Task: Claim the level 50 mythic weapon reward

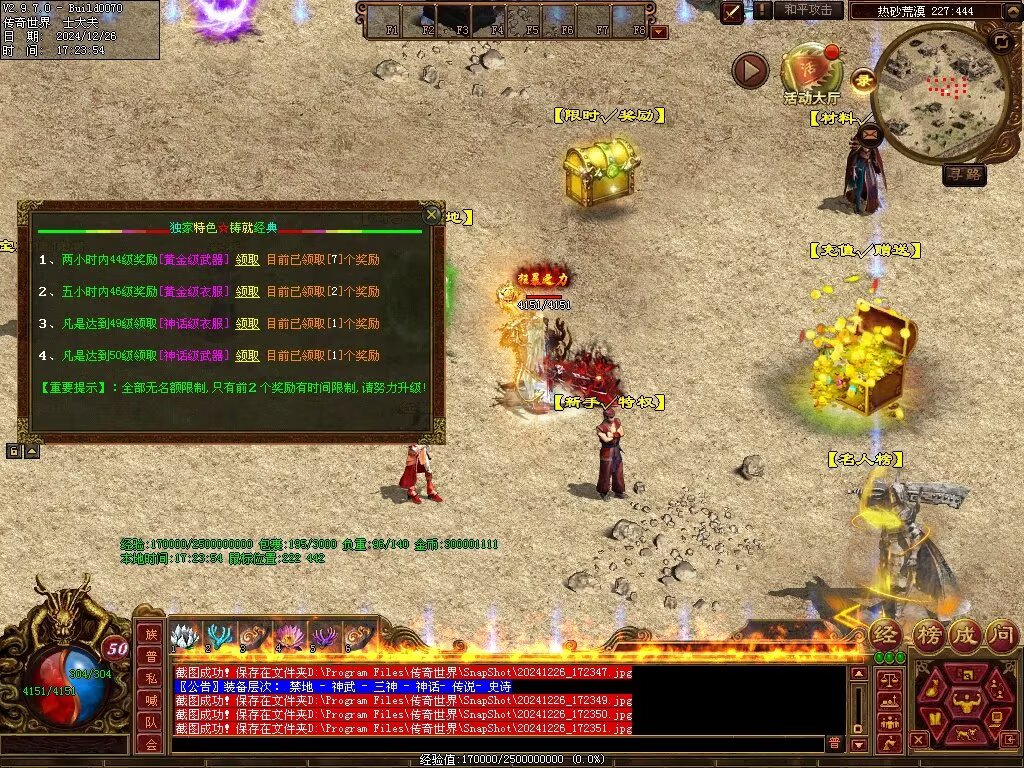Action: tap(247, 356)
